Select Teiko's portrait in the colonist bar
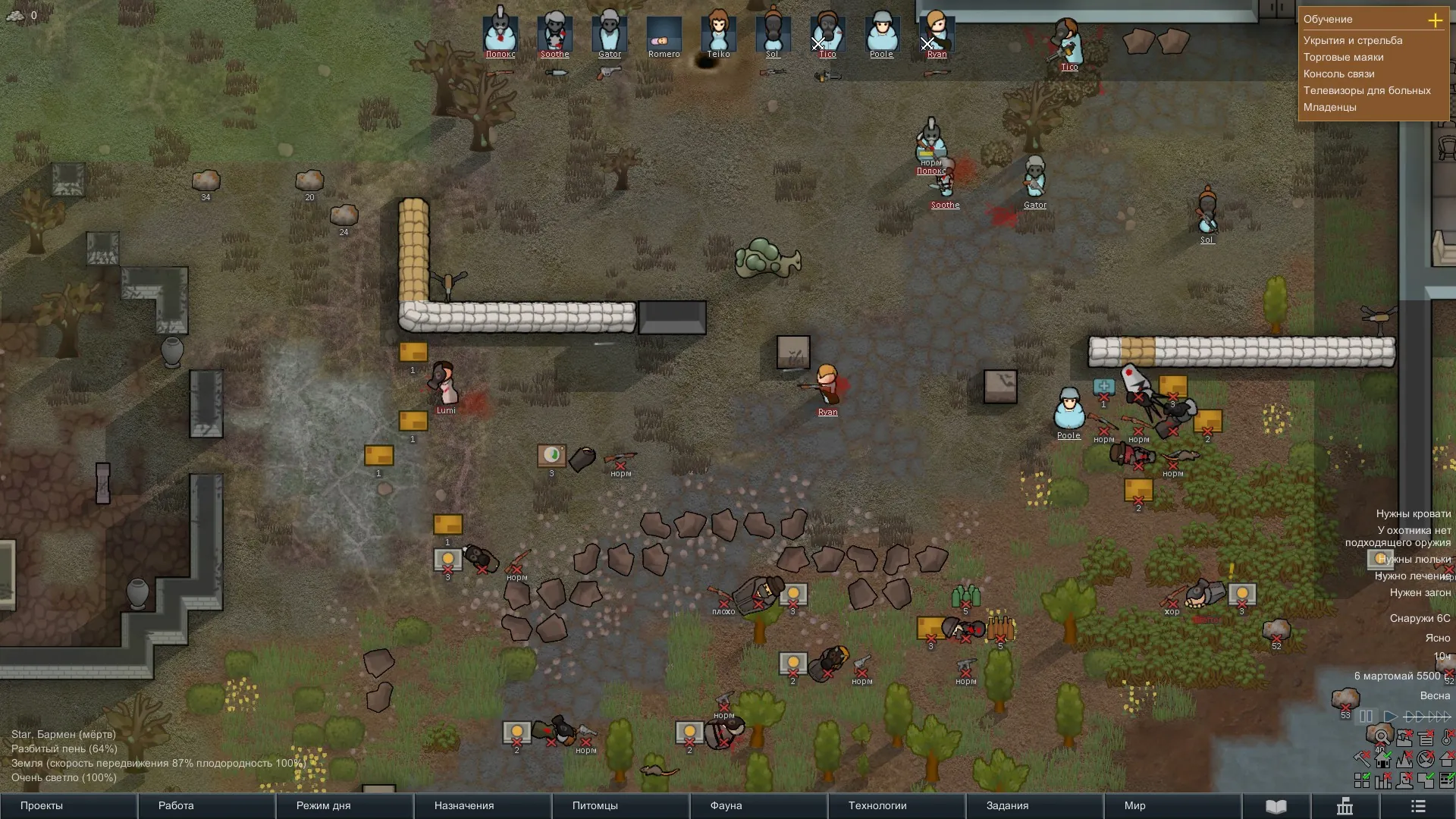Image resolution: width=1456 pixels, height=819 pixels. (x=718, y=33)
